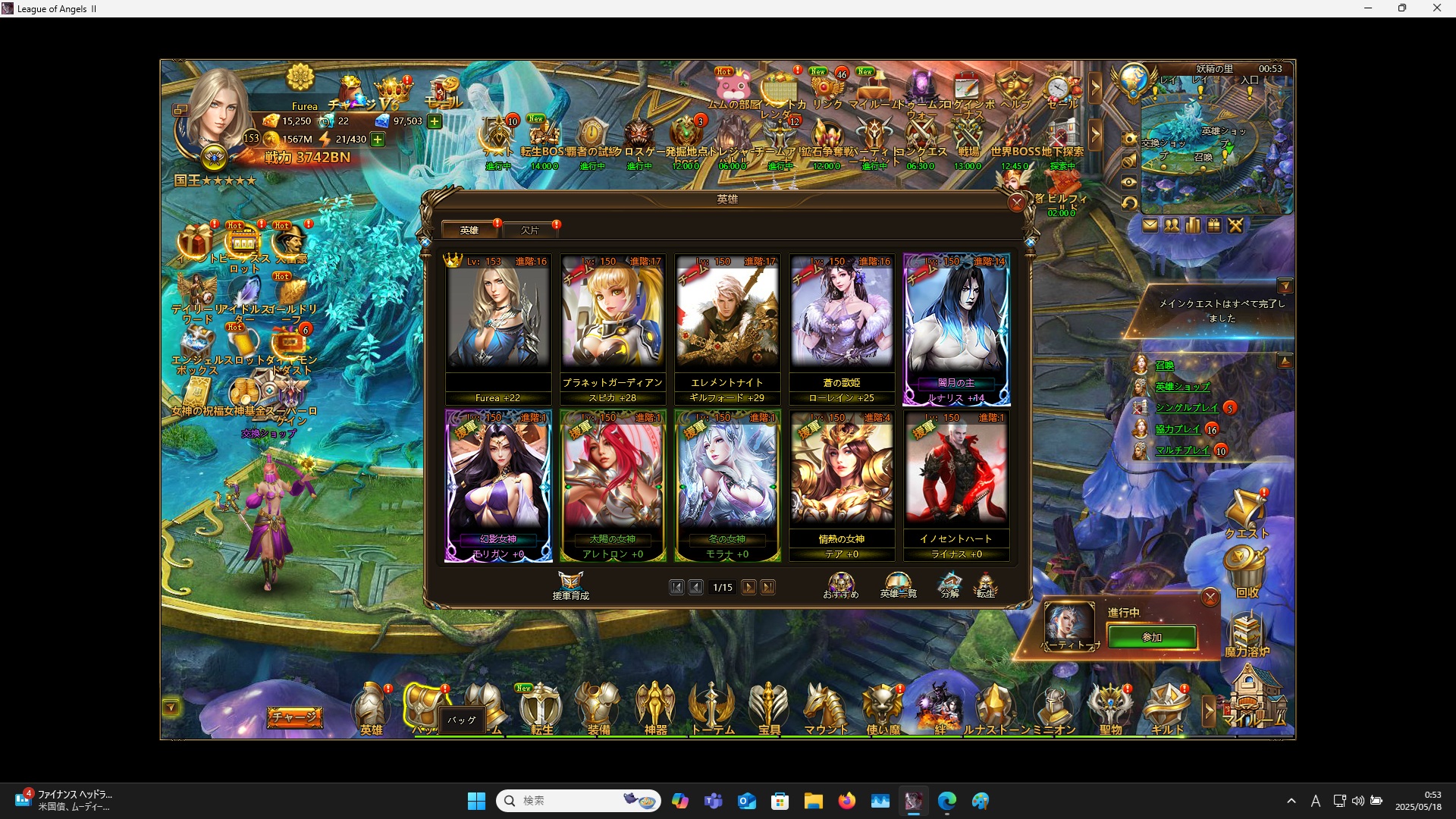This screenshot has width=1456, height=819.
Task: Select the crossed swords battle icon near minimap
Action: click(1235, 225)
